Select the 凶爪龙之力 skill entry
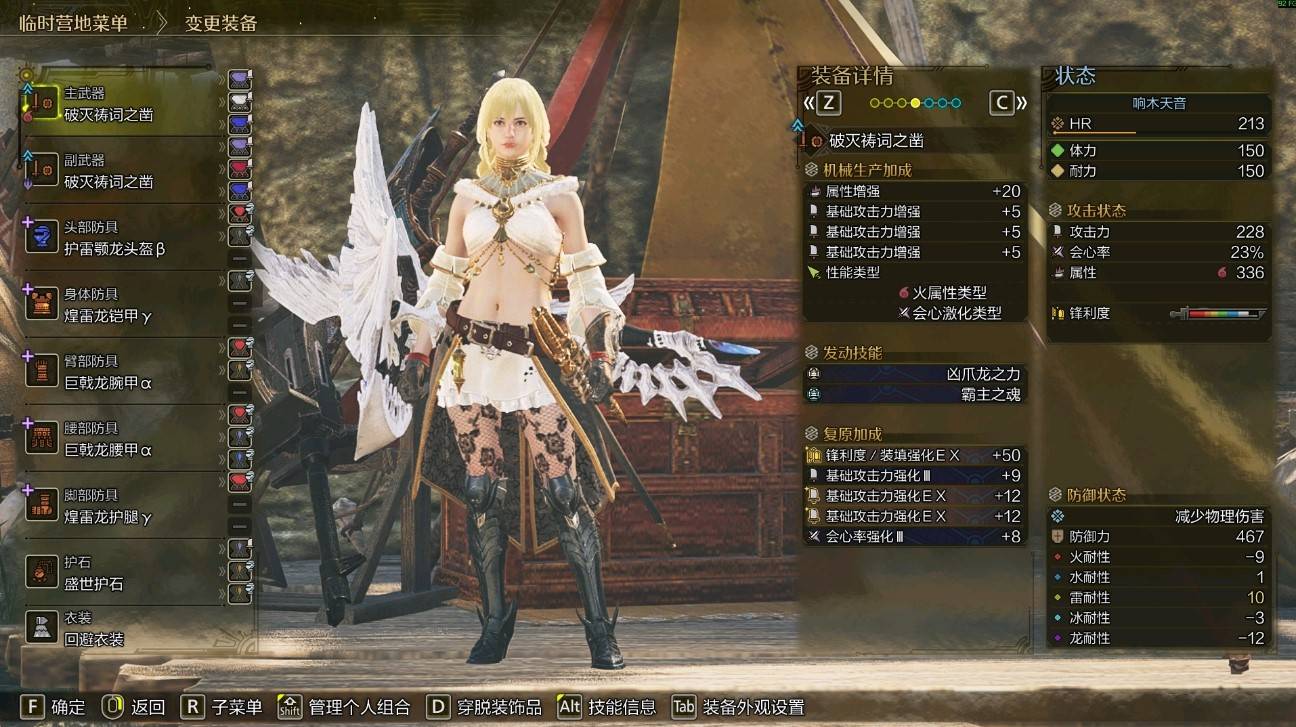This screenshot has height=727, width=1296. (x=915, y=373)
